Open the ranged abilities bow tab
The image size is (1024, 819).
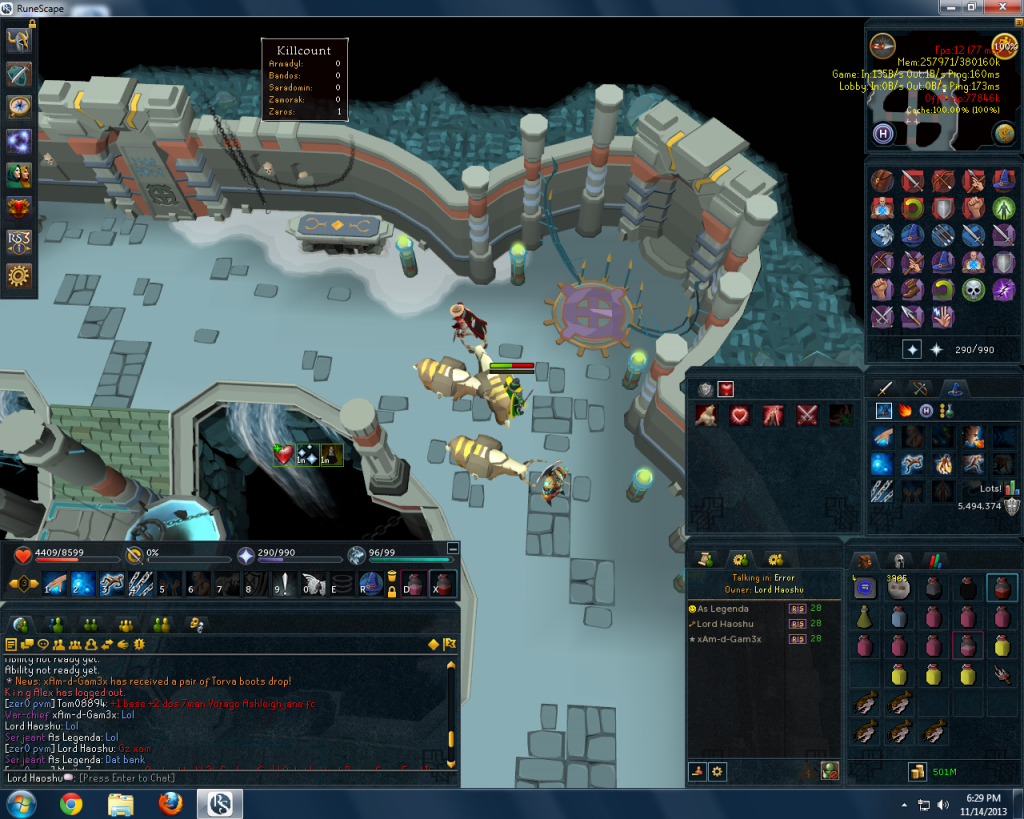click(x=917, y=388)
